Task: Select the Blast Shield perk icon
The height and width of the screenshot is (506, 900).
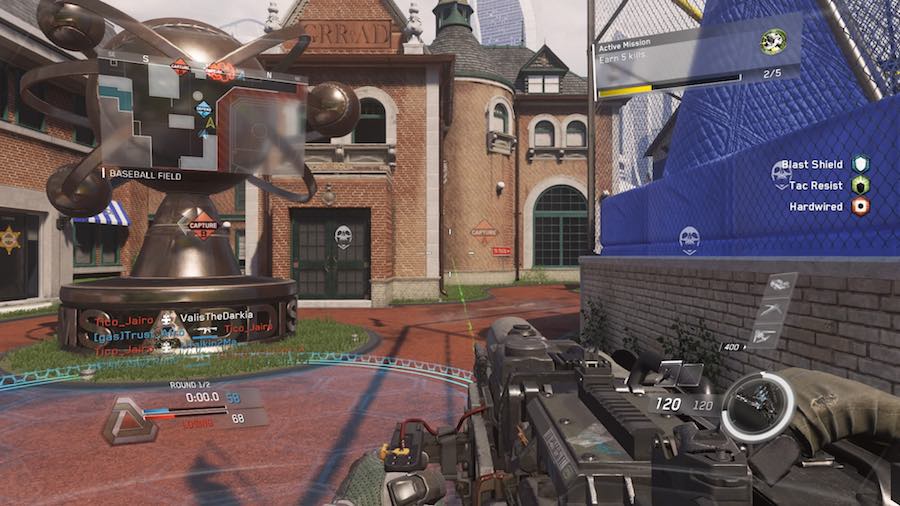Action: tap(860, 163)
